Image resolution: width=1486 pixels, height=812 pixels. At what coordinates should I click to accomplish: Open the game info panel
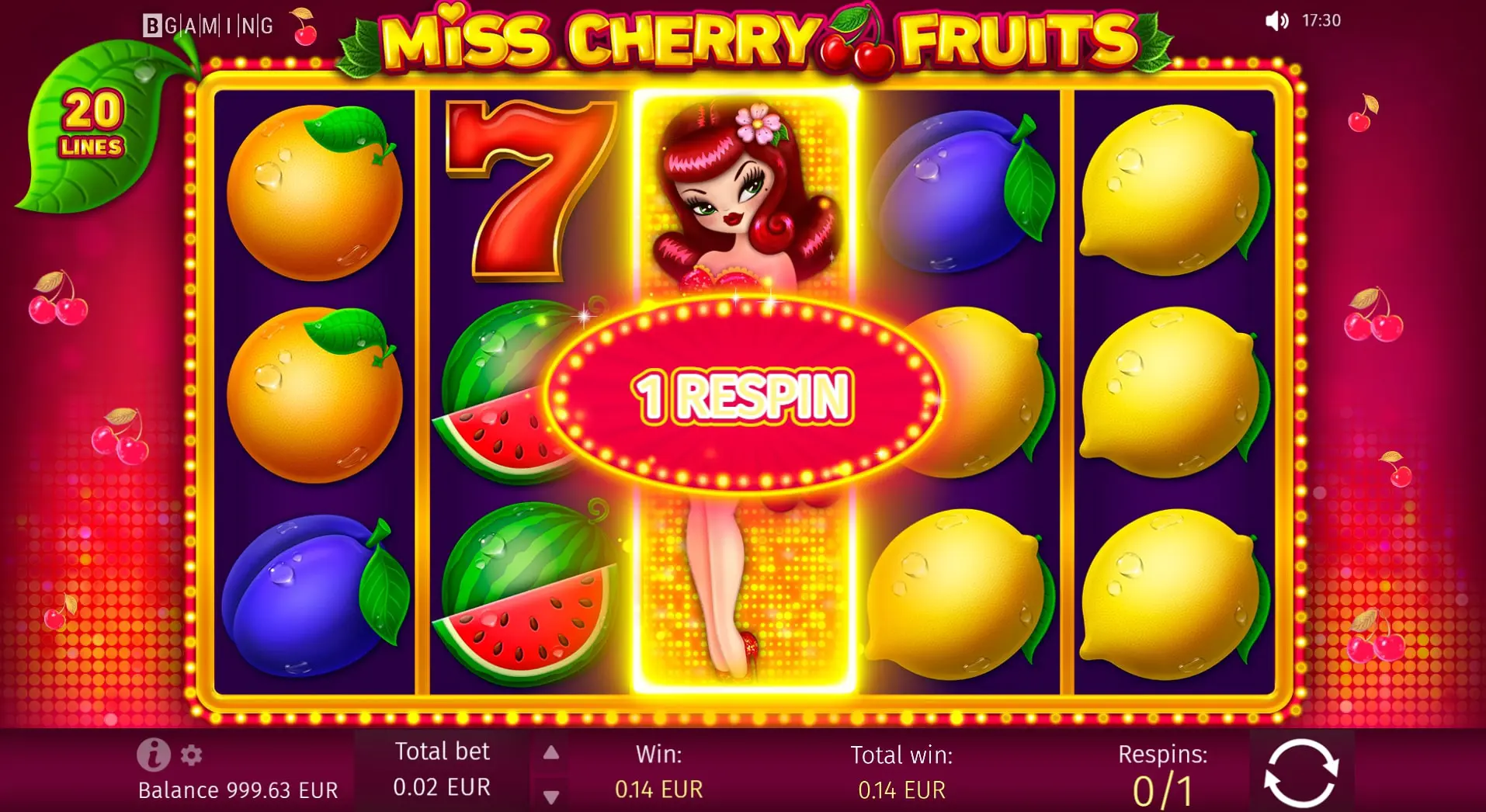(x=152, y=756)
